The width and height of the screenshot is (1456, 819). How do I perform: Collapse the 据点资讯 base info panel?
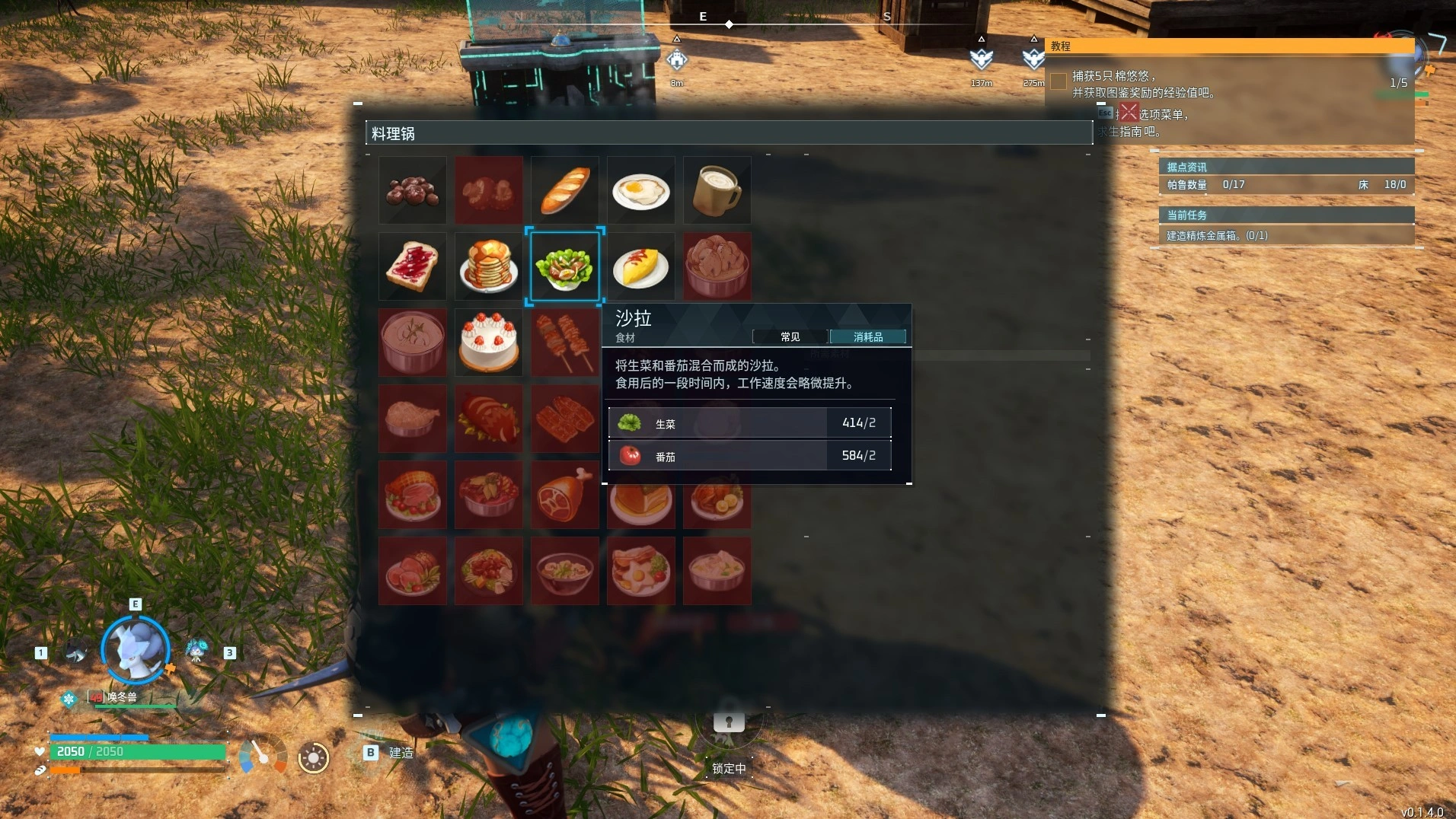(1287, 166)
